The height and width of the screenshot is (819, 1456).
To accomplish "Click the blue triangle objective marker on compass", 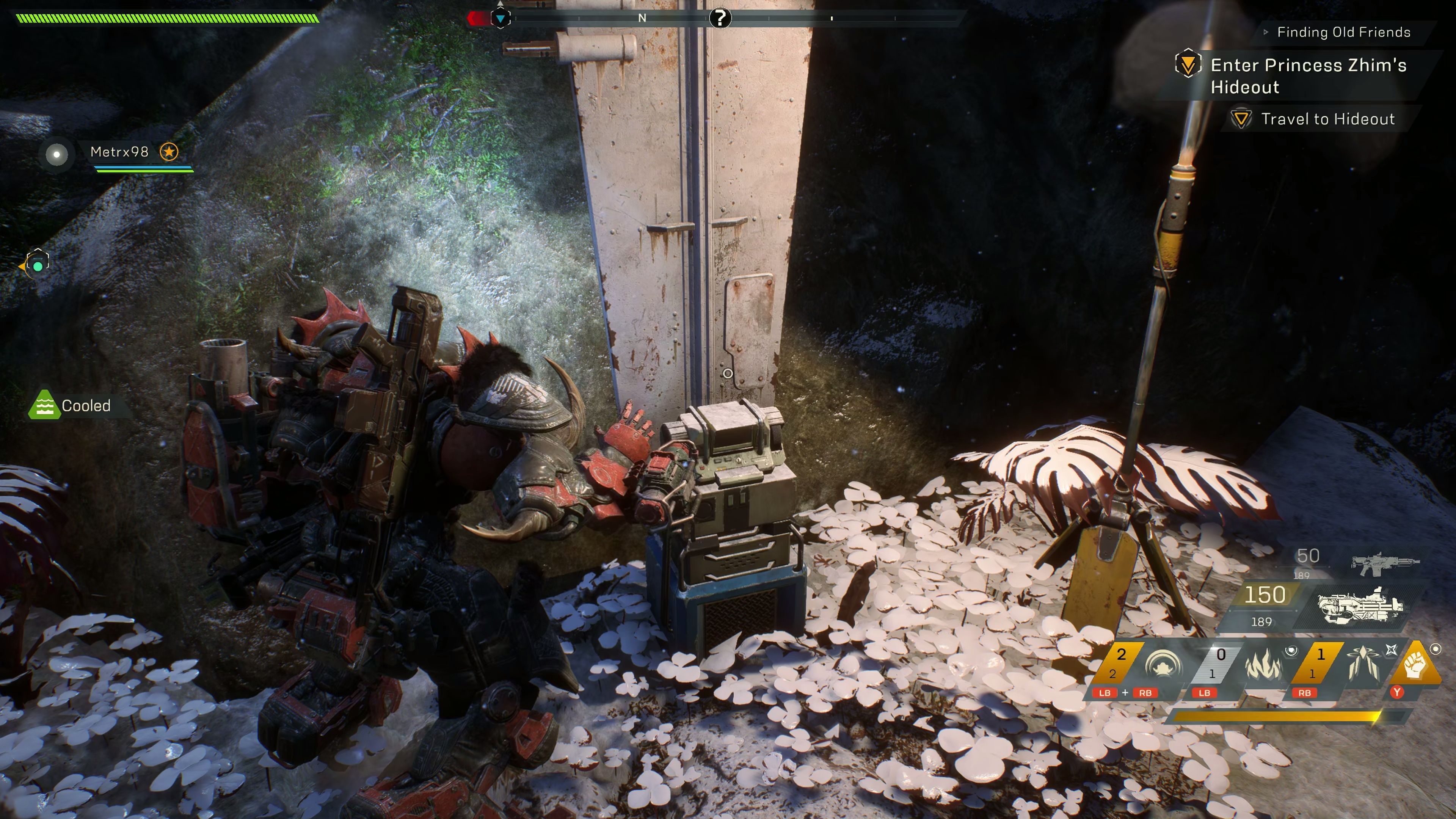I will [500, 19].
